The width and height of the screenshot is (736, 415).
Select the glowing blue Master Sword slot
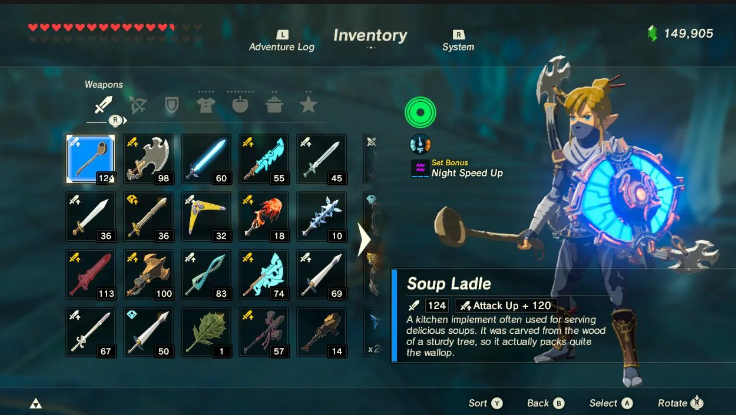tap(206, 159)
